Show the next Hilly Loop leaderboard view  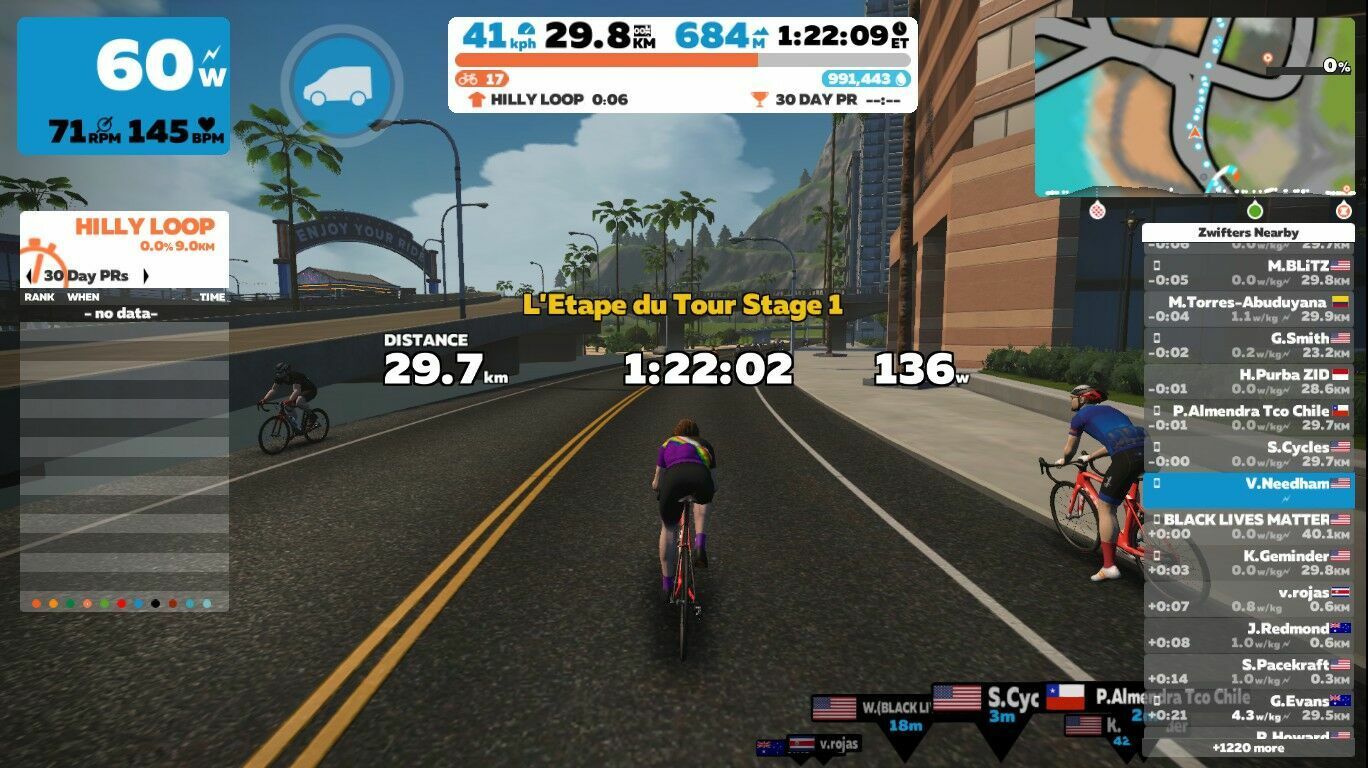(146, 276)
